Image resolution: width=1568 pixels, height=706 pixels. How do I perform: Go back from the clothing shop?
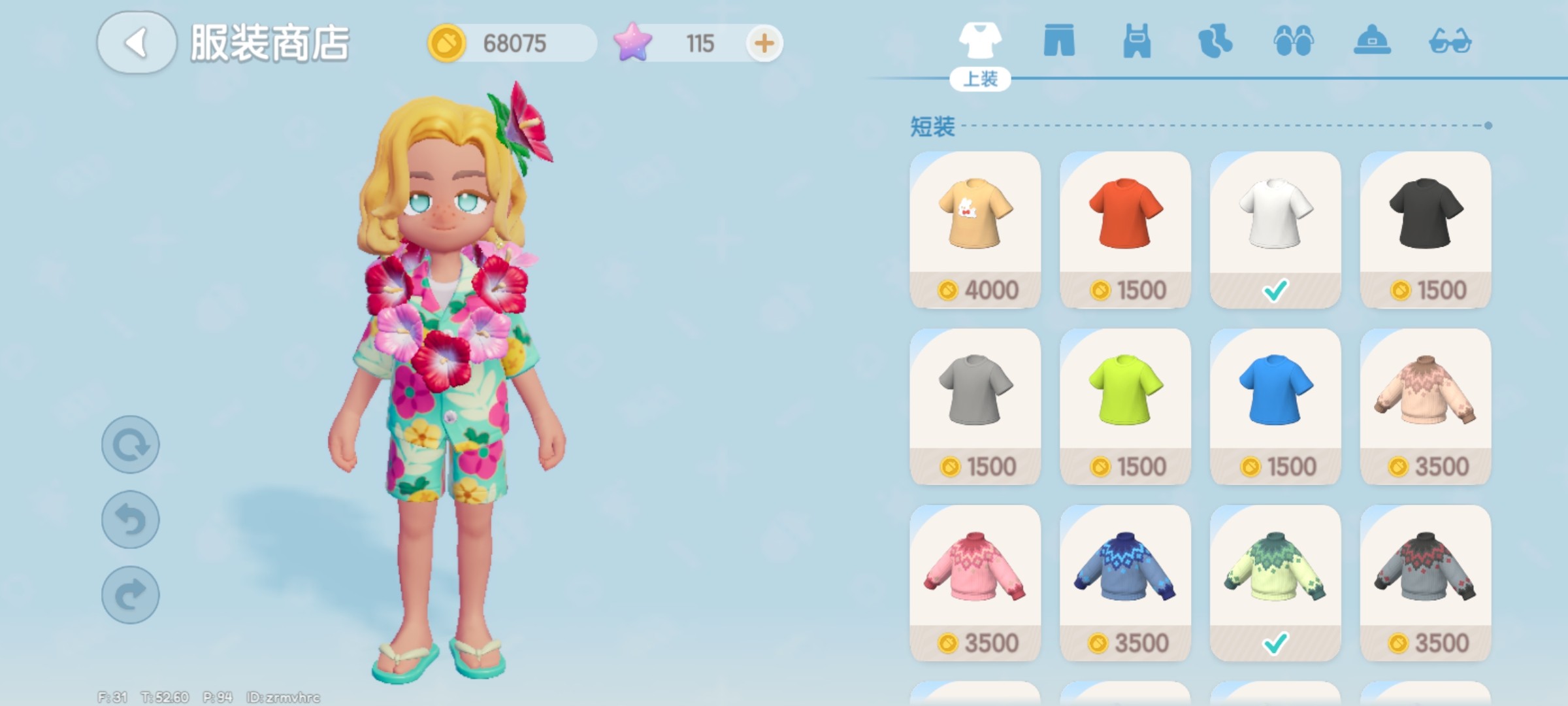tap(137, 43)
